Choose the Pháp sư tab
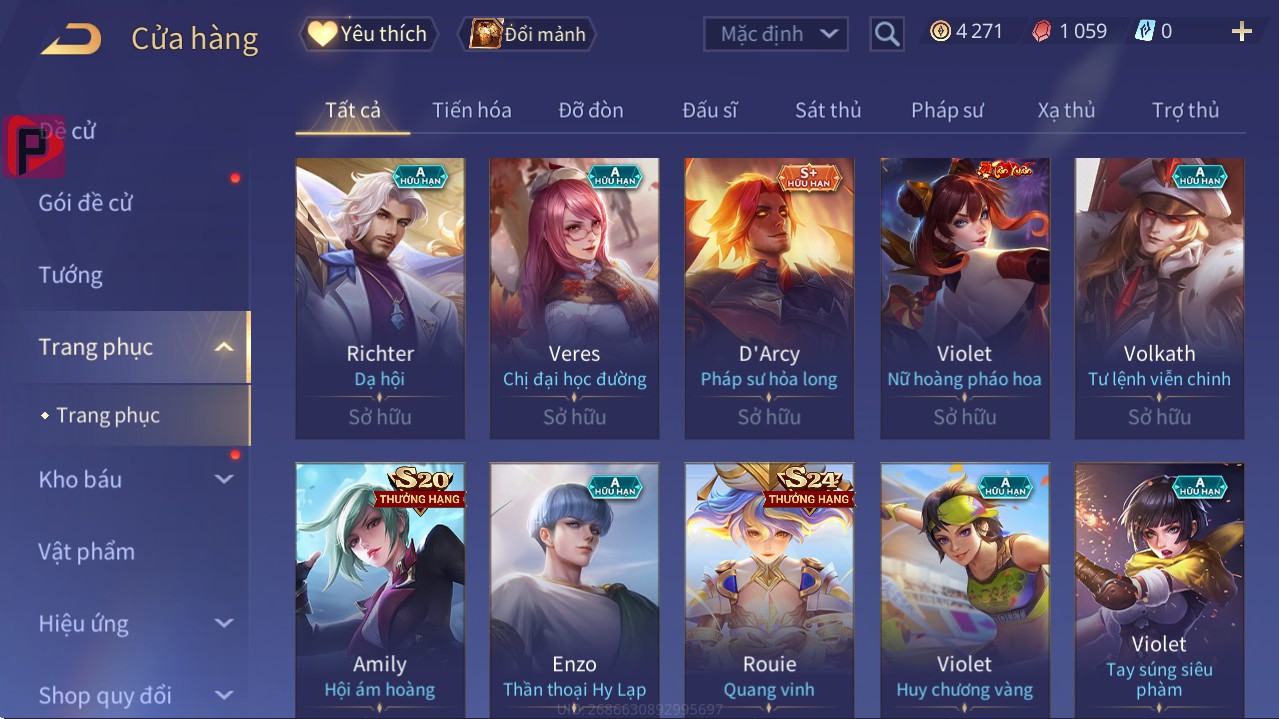This screenshot has height=719, width=1279. pyautogui.click(x=947, y=110)
